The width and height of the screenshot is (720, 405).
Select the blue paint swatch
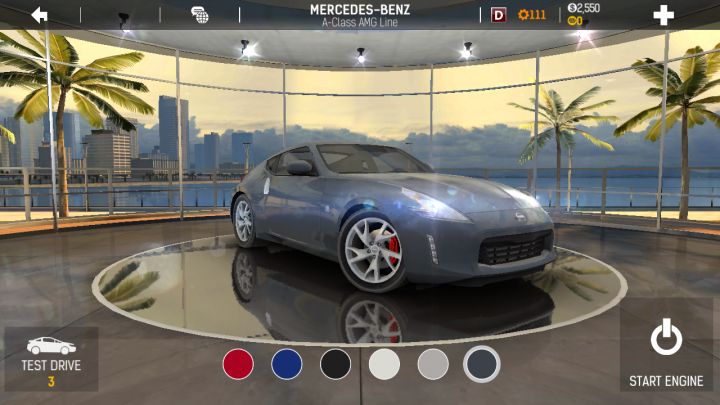coord(287,364)
